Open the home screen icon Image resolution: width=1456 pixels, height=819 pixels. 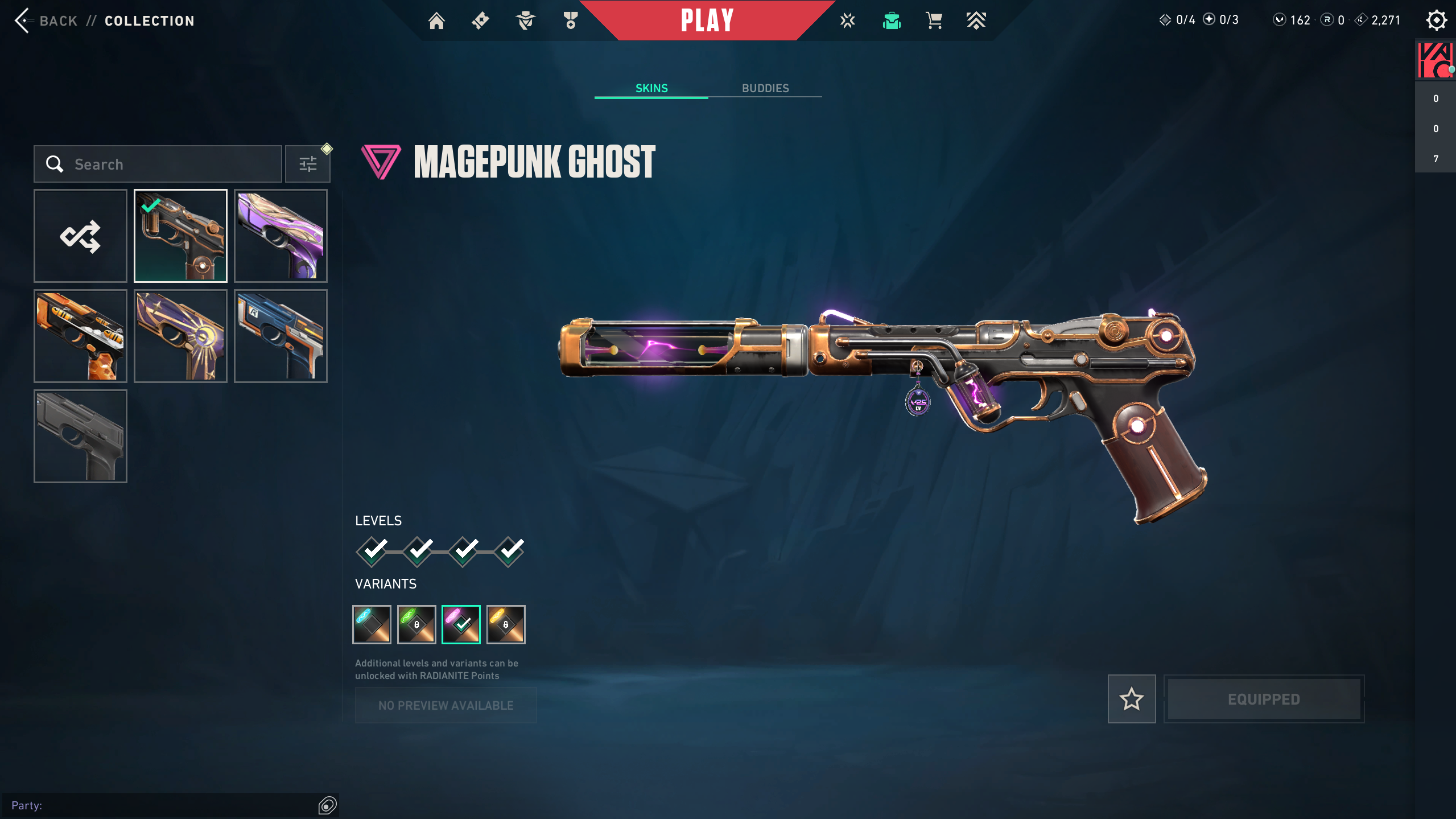coord(436,21)
